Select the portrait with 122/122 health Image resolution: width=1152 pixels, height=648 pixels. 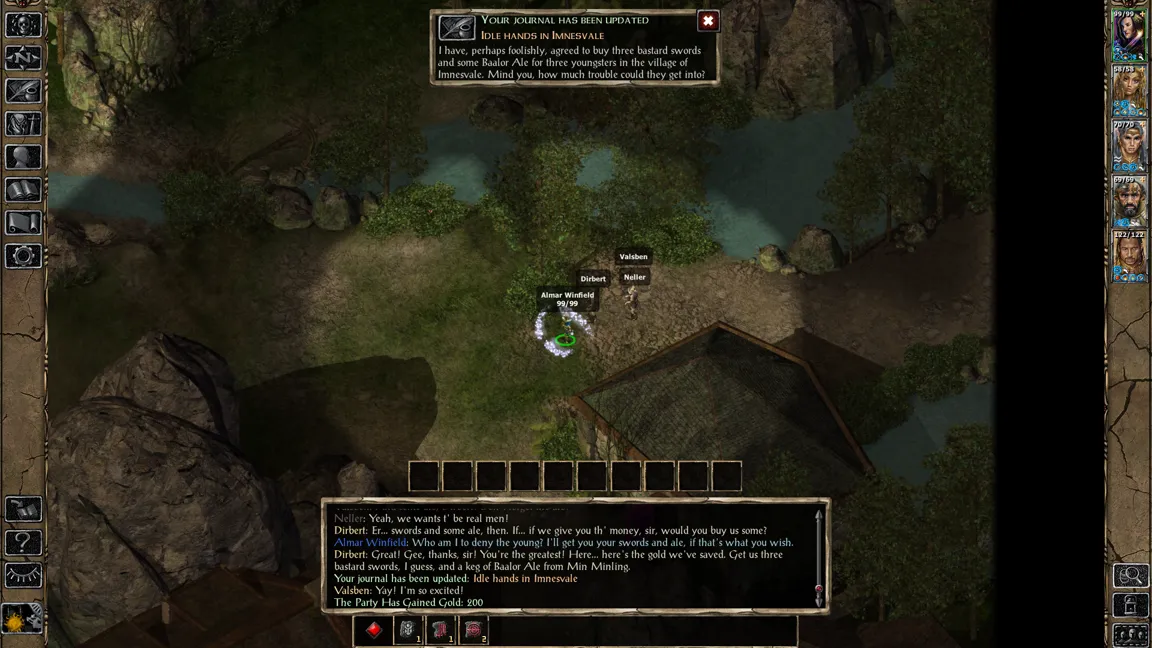click(x=1129, y=258)
